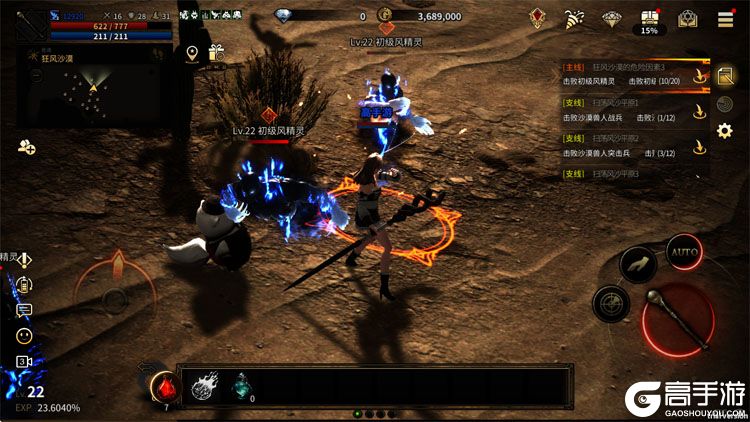Toggle the quest list notepad tab
The width and height of the screenshot is (750, 422).
(726, 74)
